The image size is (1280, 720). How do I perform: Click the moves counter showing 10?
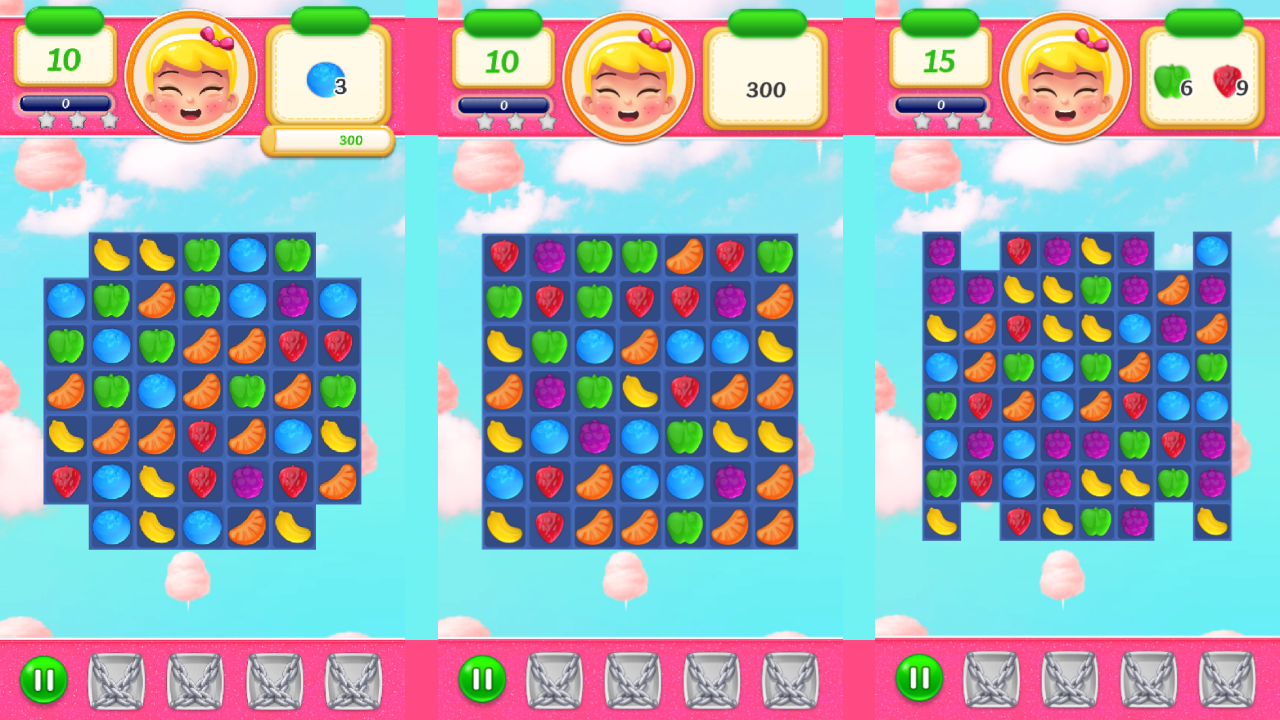[x=64, y=62]
